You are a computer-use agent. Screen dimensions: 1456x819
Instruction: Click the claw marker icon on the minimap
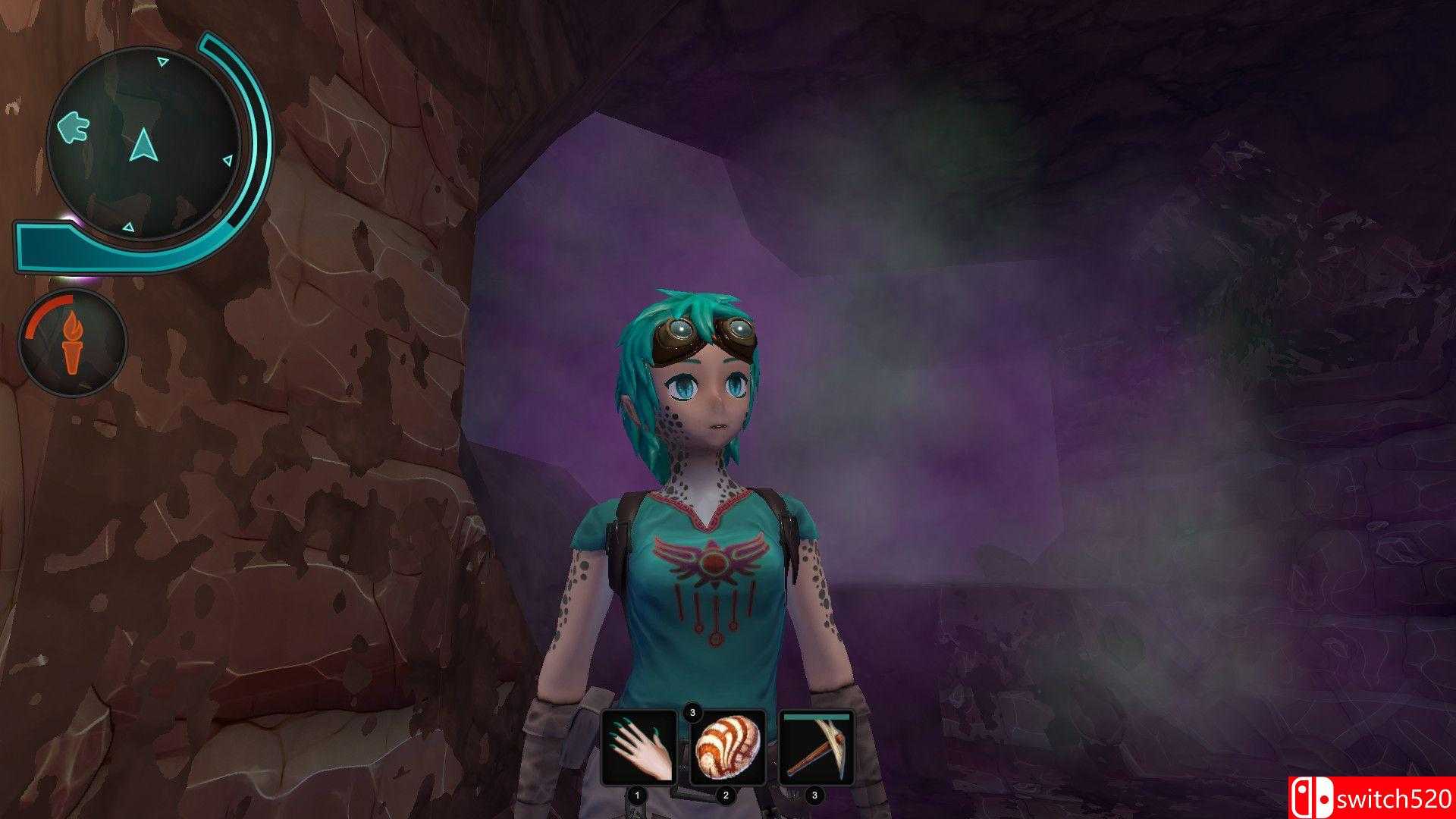point(73,127)
